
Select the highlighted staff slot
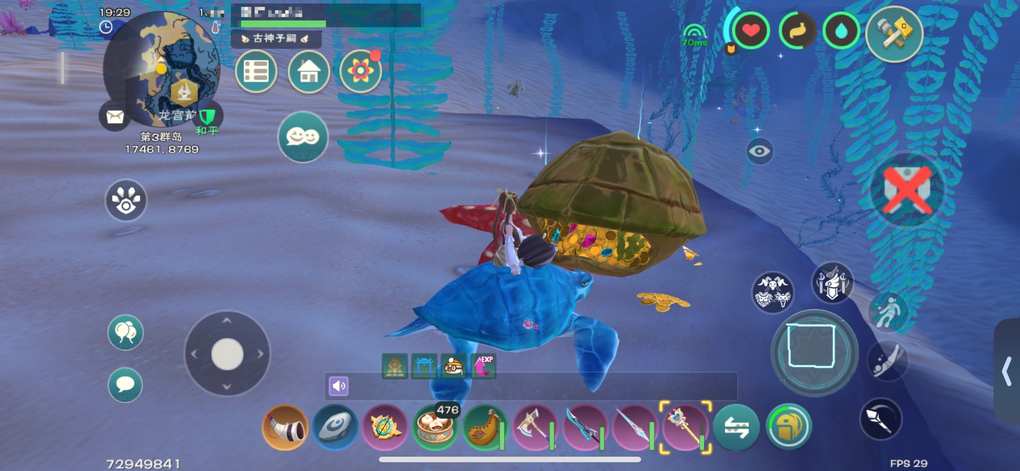tap(685, 427)
